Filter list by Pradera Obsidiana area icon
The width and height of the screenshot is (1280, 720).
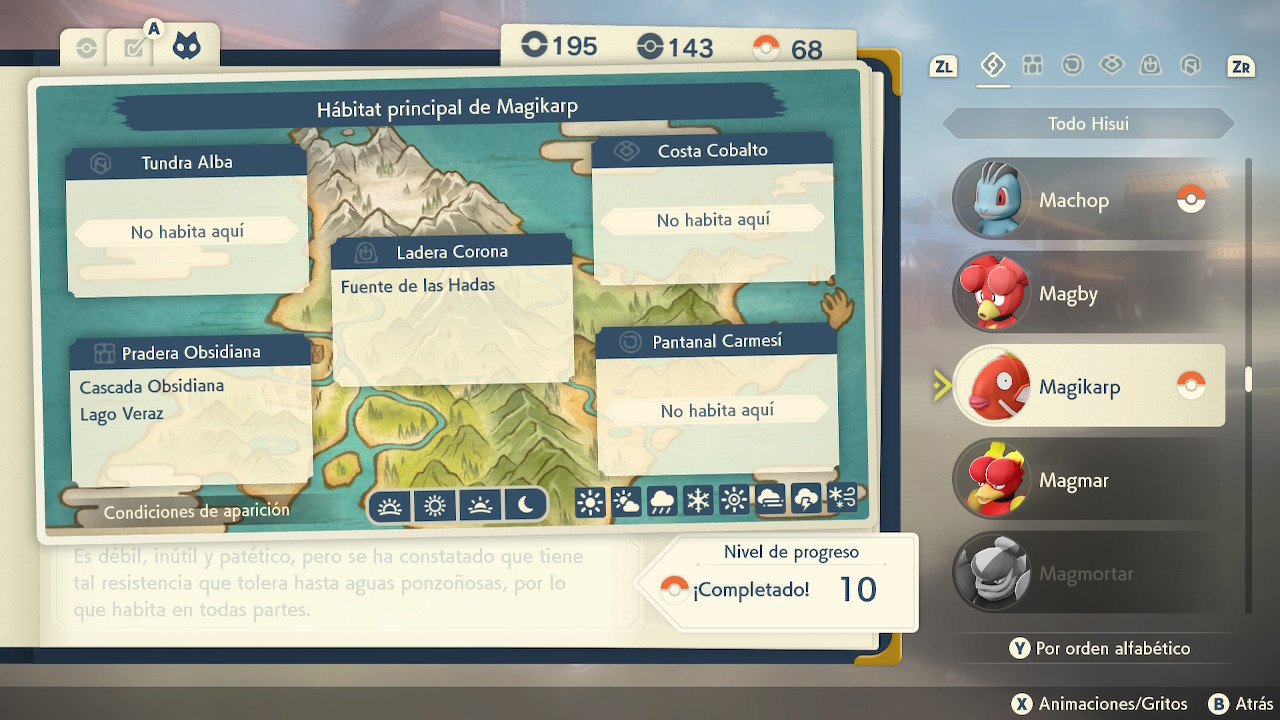pyautogui.click(x=1033, y=66)
